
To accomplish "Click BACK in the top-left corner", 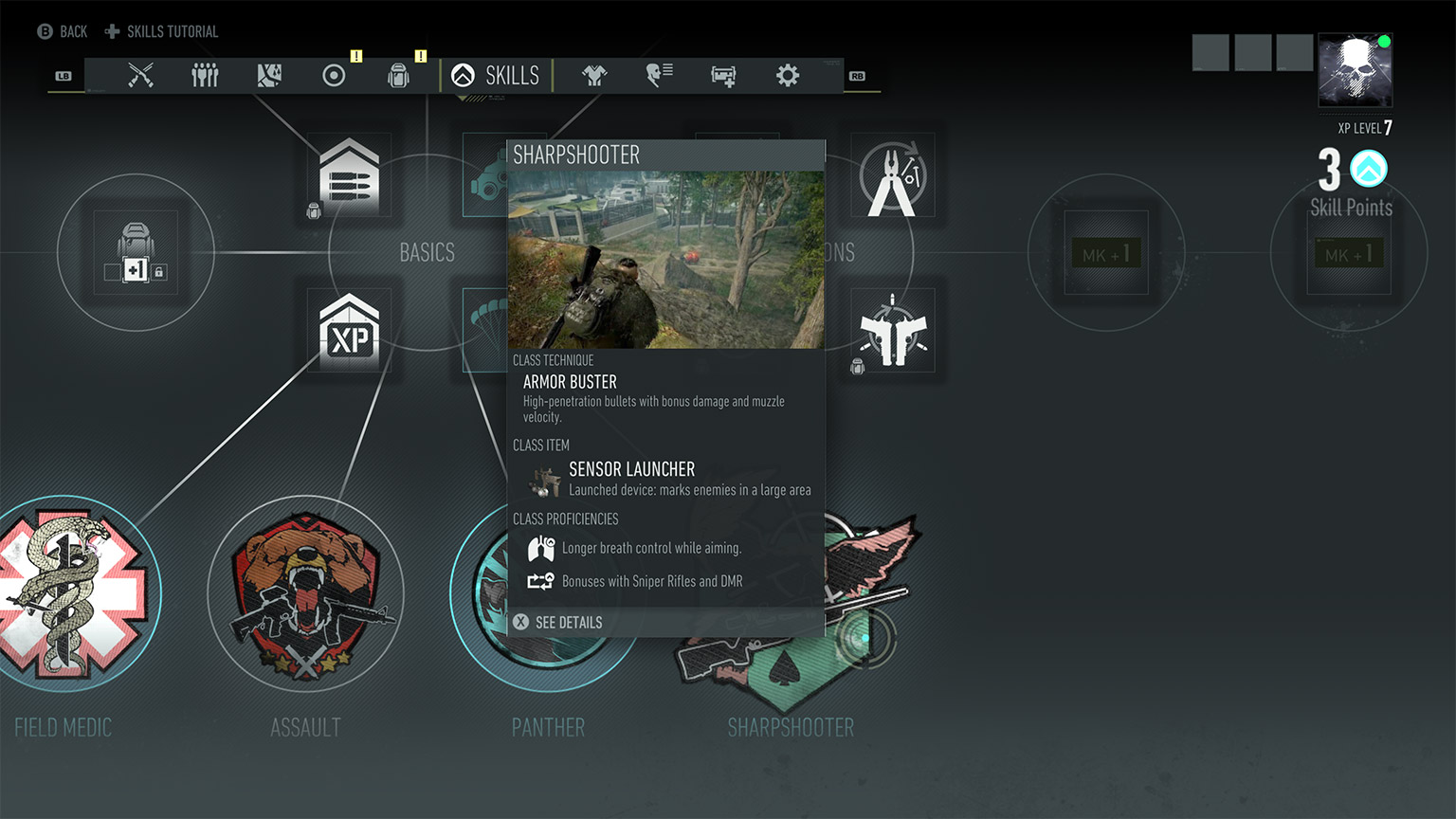I will (62, 30).
